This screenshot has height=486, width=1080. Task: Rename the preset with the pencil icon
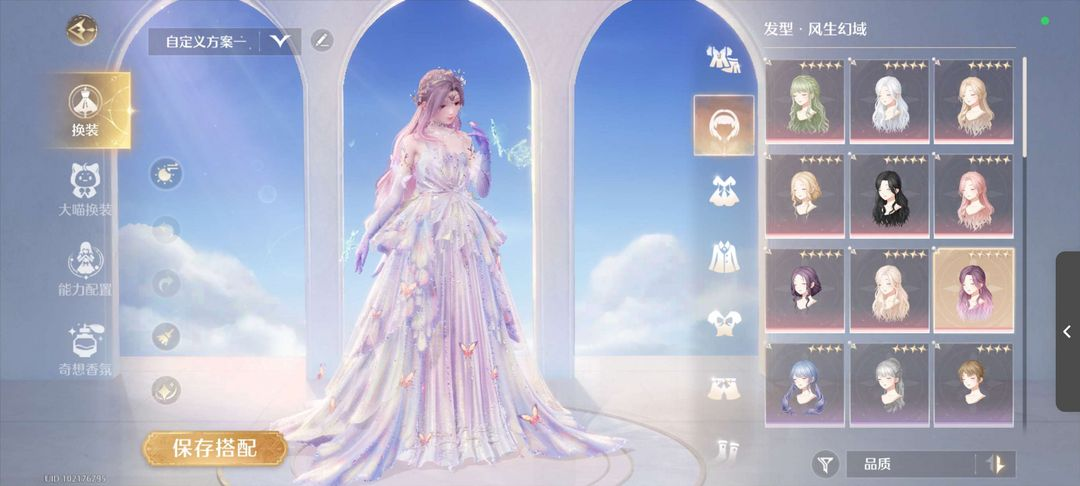click(321, 41)
